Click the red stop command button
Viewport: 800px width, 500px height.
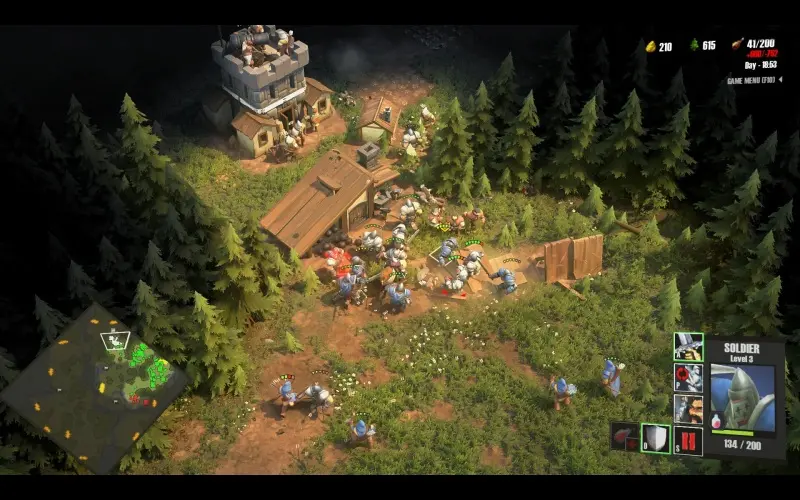688,439
